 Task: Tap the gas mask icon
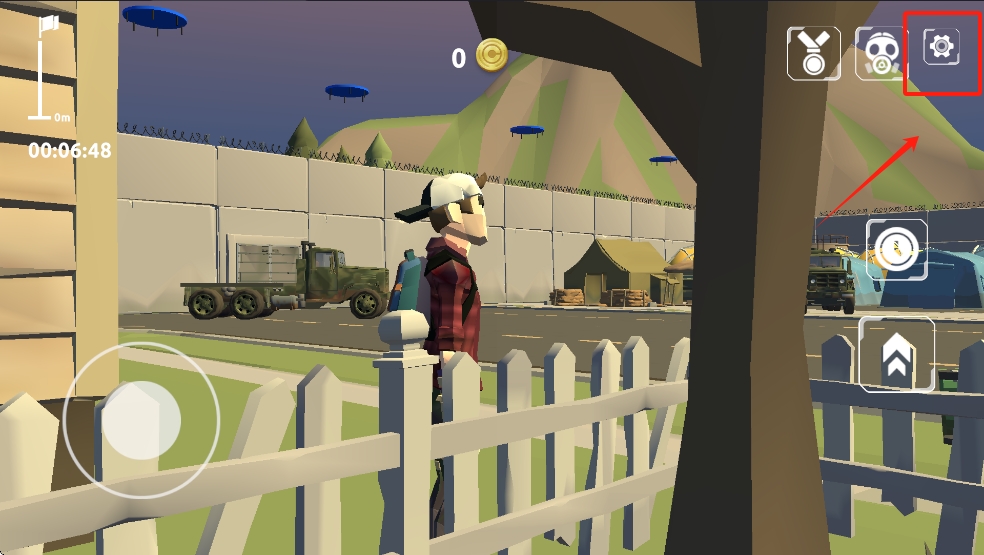880,54
